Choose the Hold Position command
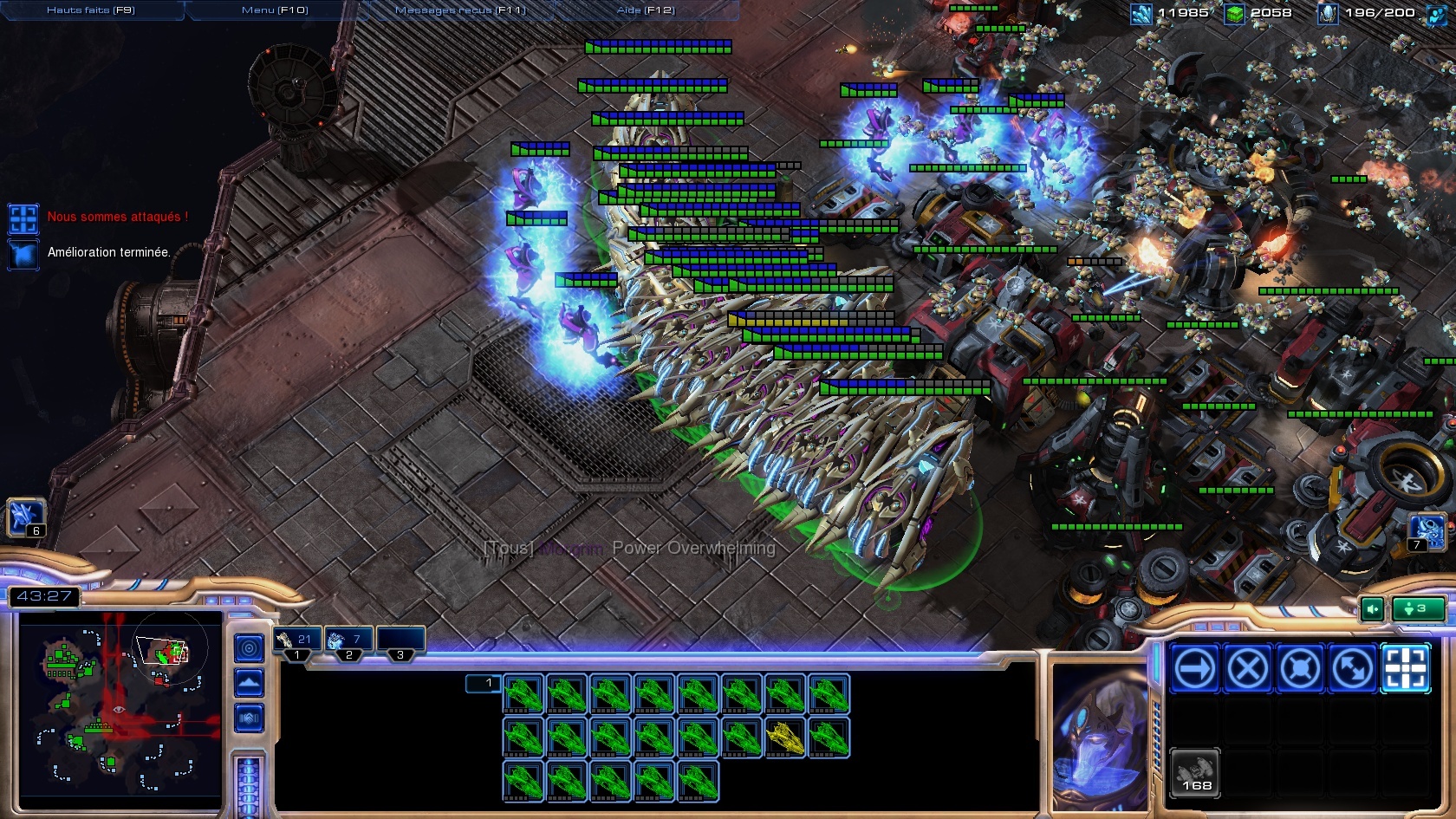This screenshot has height=819, width=1456. pyautogui.click(x=1300, y=668)
